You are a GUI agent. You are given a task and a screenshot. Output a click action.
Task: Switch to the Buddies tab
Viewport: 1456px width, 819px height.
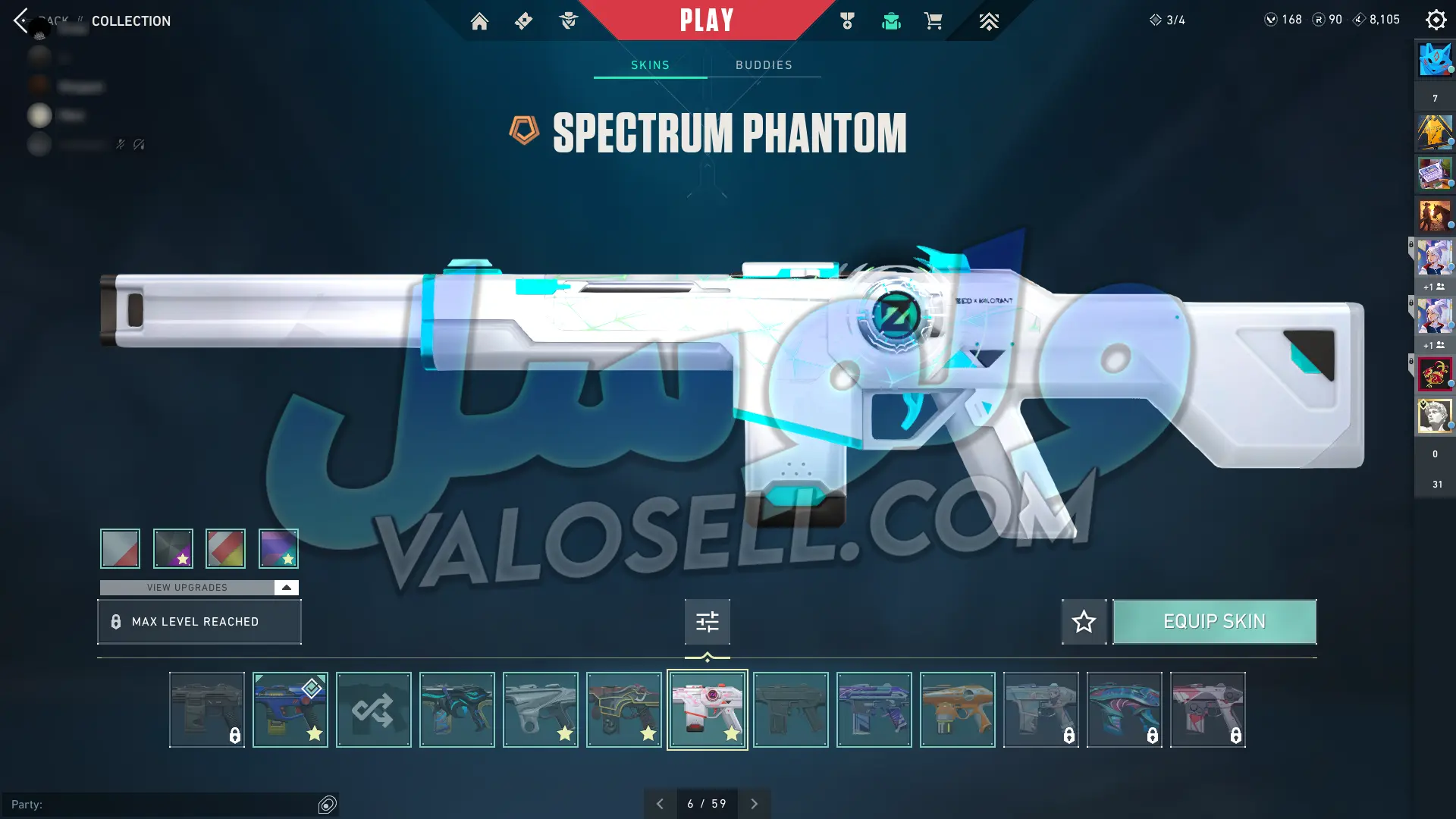[764, 65]
